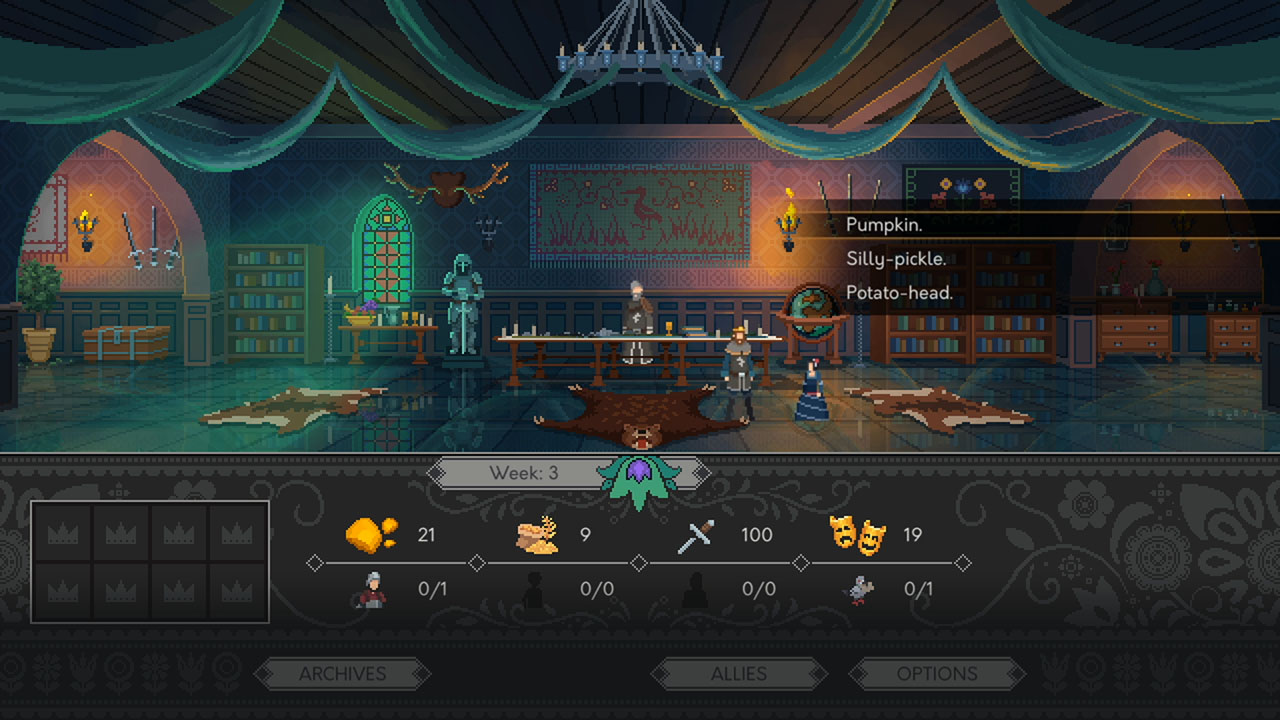The width and height of the screenshot is (1280, 720).
Task: Click the queen in the blue dress
Action: [811, 385]
